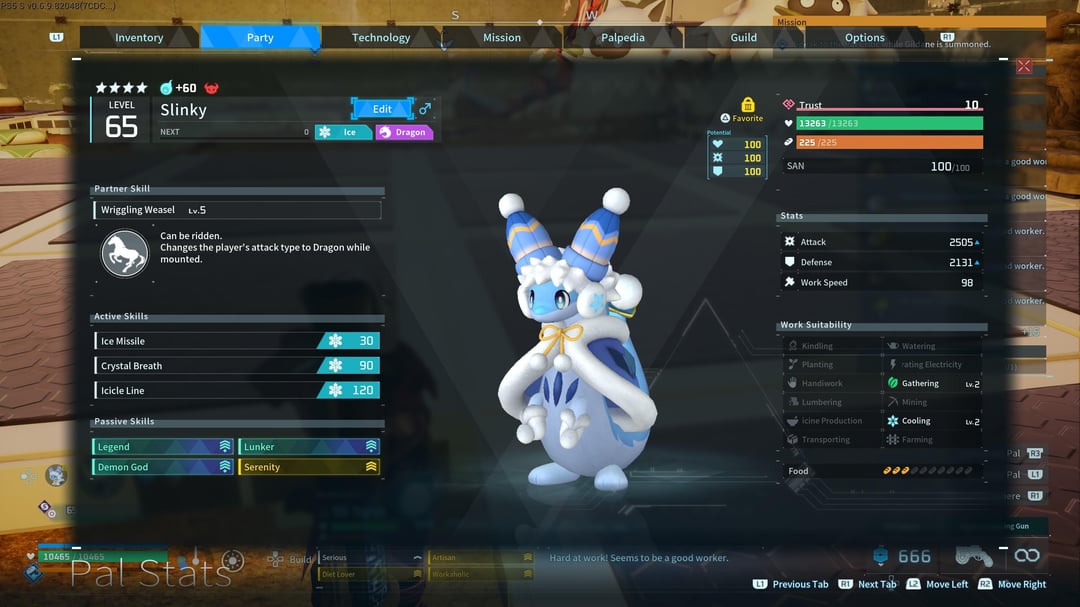The width and height of the screenshot is (1080, 607).
Task: Select the Crystal Breath skill row
Action: coord(237,366)
